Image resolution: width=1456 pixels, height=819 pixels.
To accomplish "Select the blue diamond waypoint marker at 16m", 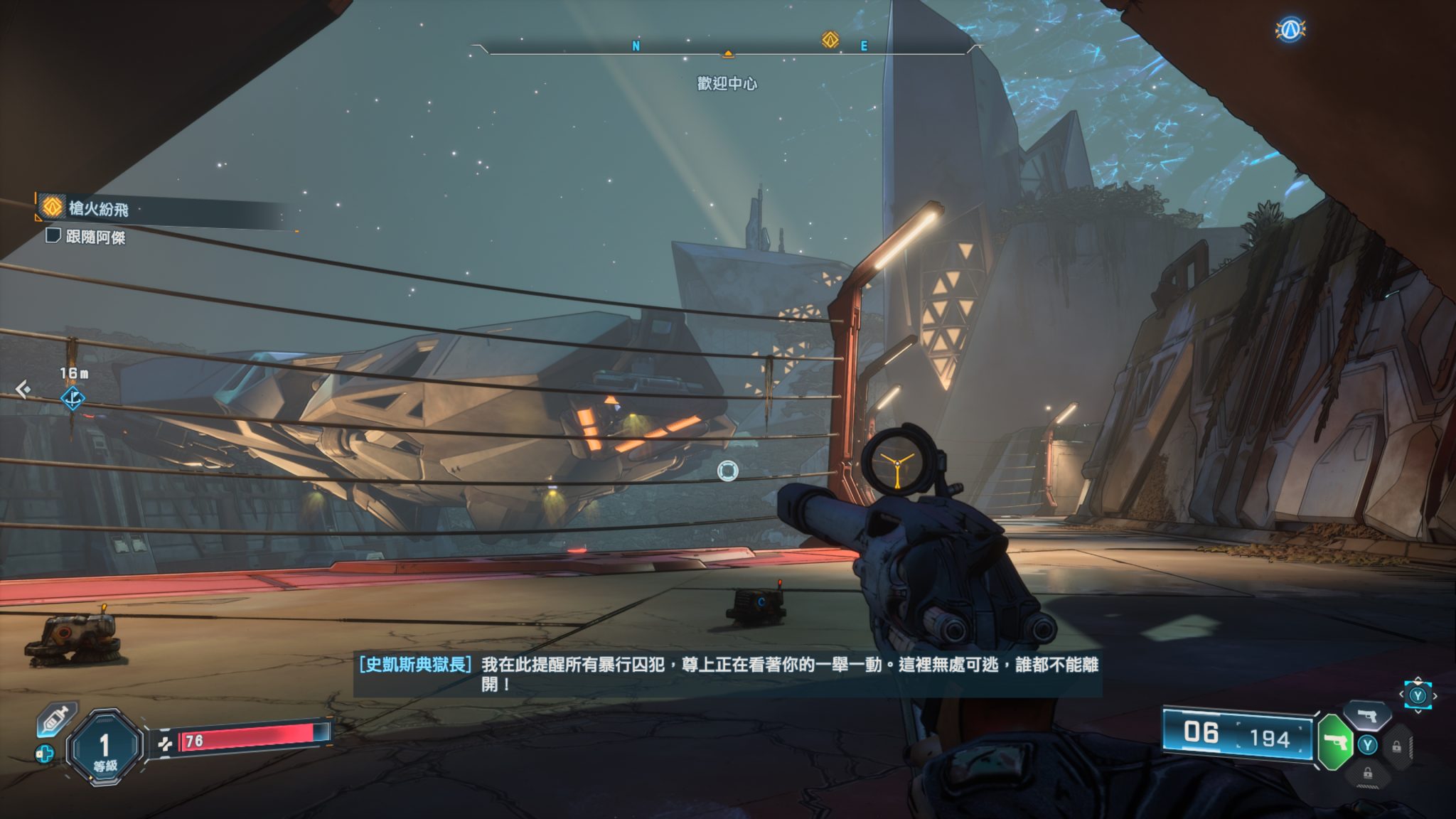I will 73,399.
